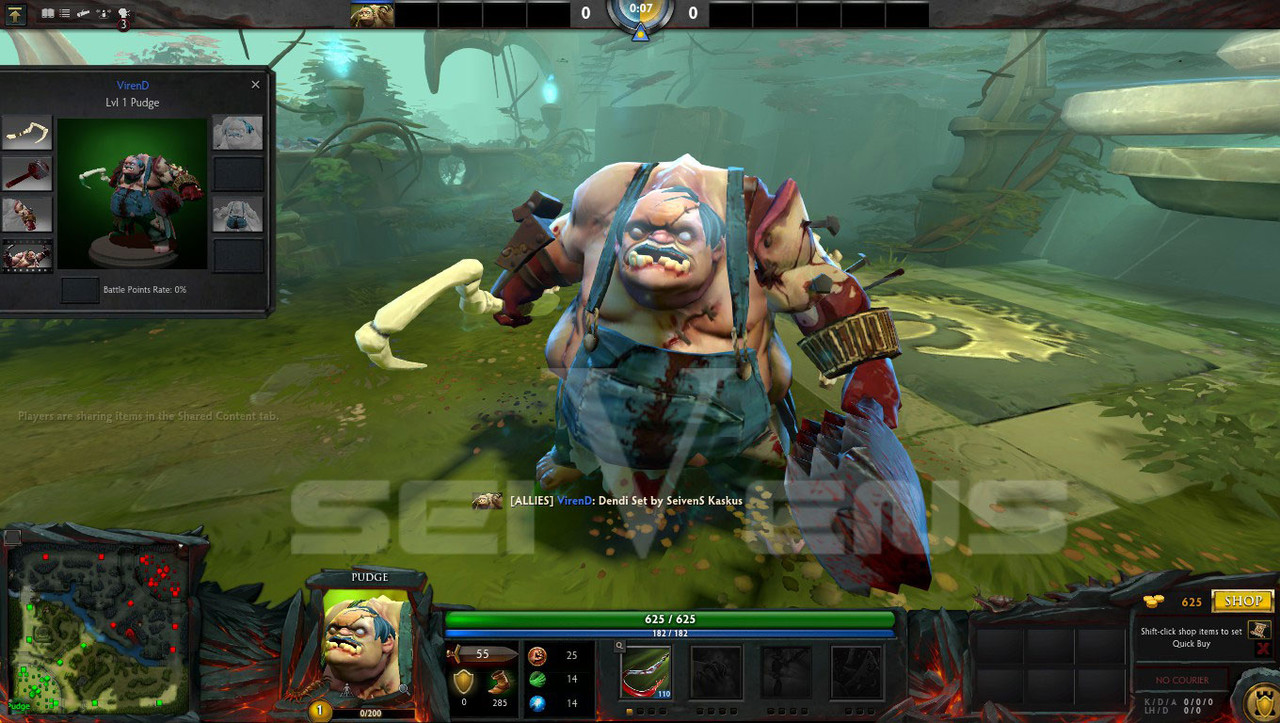Click the No Courier button
The width and height of the screenshot is (1280, 723).
click(x=1182, y=680)
